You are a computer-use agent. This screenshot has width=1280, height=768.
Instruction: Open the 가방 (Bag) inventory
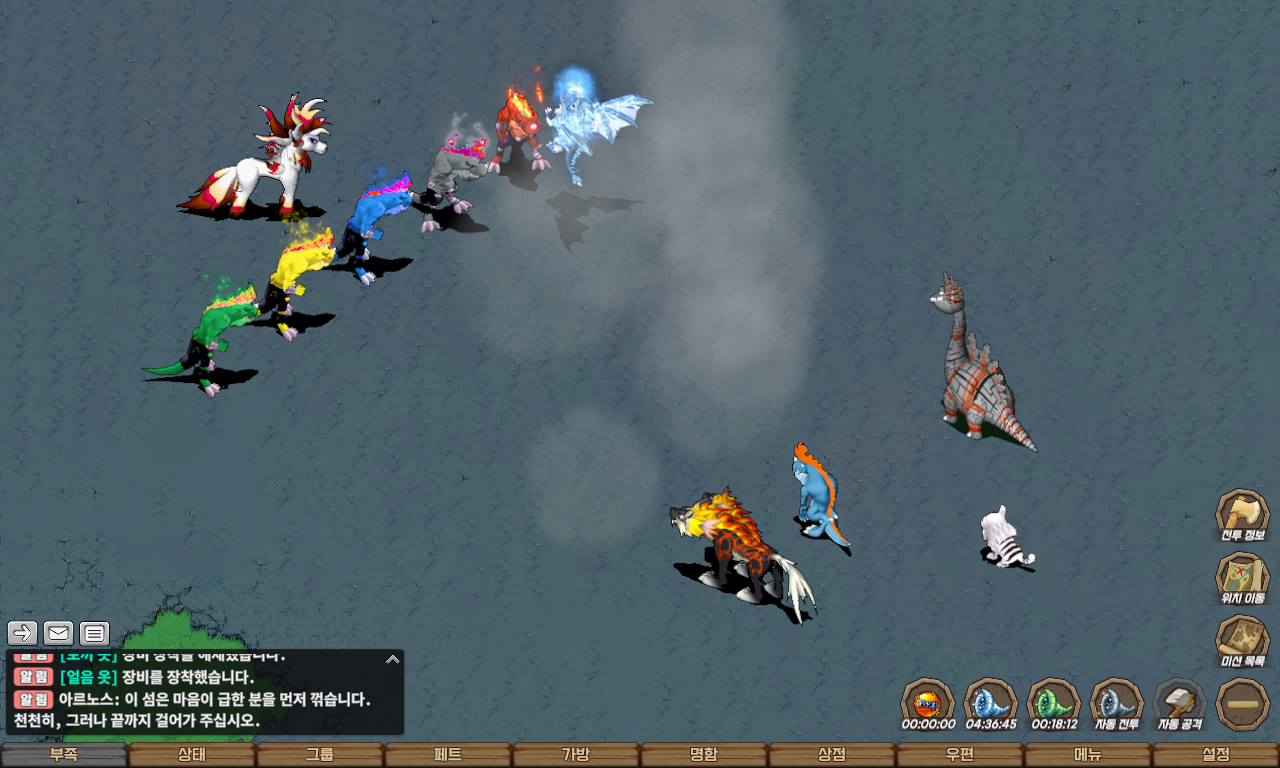pos(576,755)
